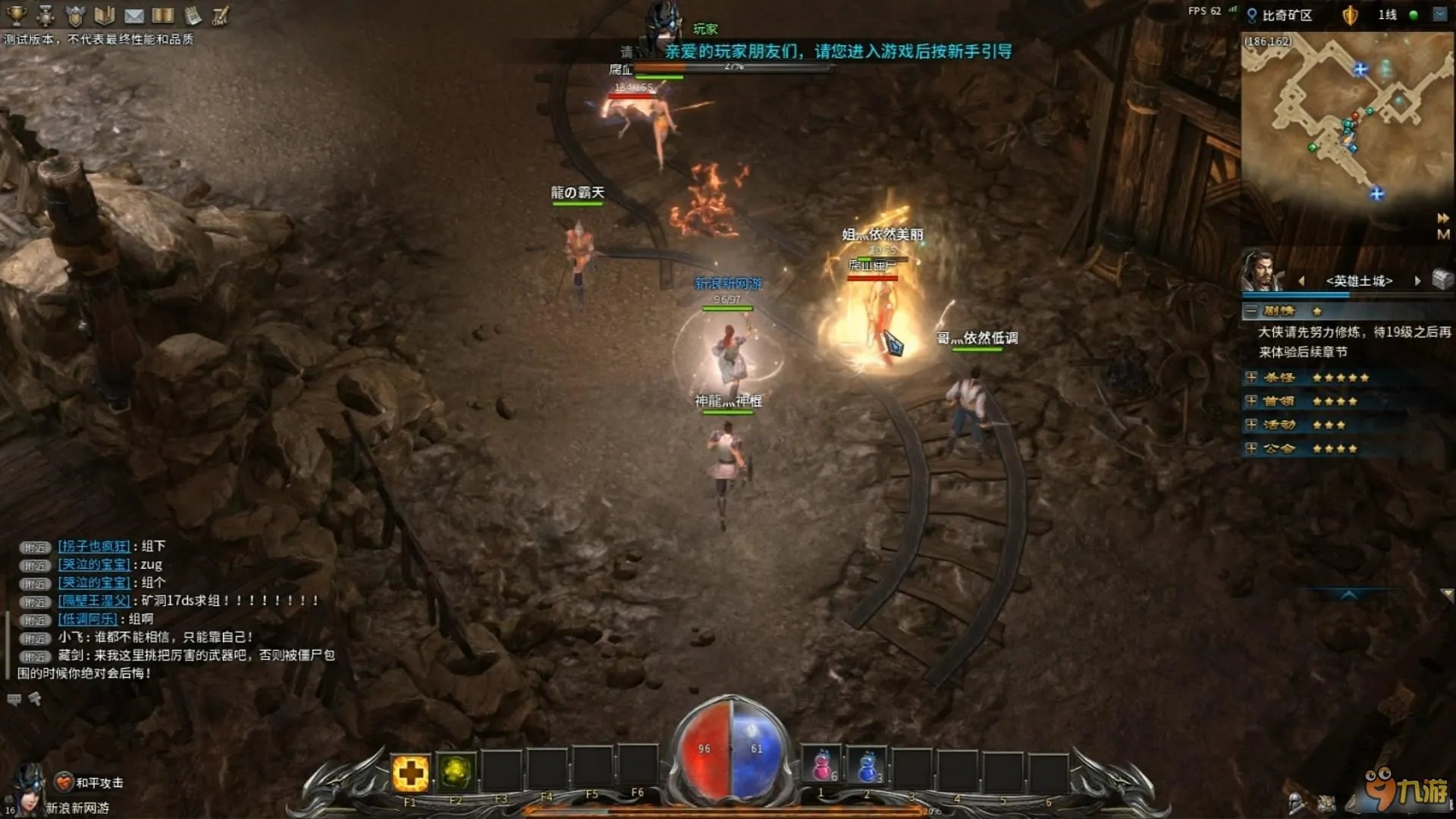This screenshot has height=819, width=1456.
Task: Use the blue mana potion
Action: [x=868, y=767]
